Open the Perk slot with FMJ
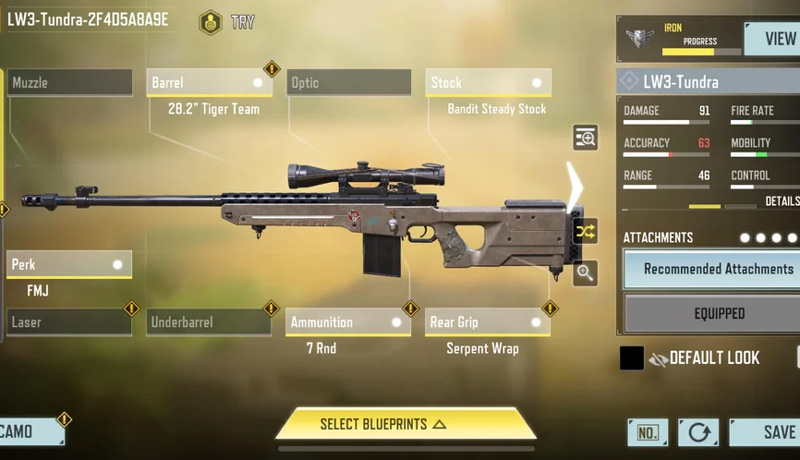800x460 pixels. (69, 265)
